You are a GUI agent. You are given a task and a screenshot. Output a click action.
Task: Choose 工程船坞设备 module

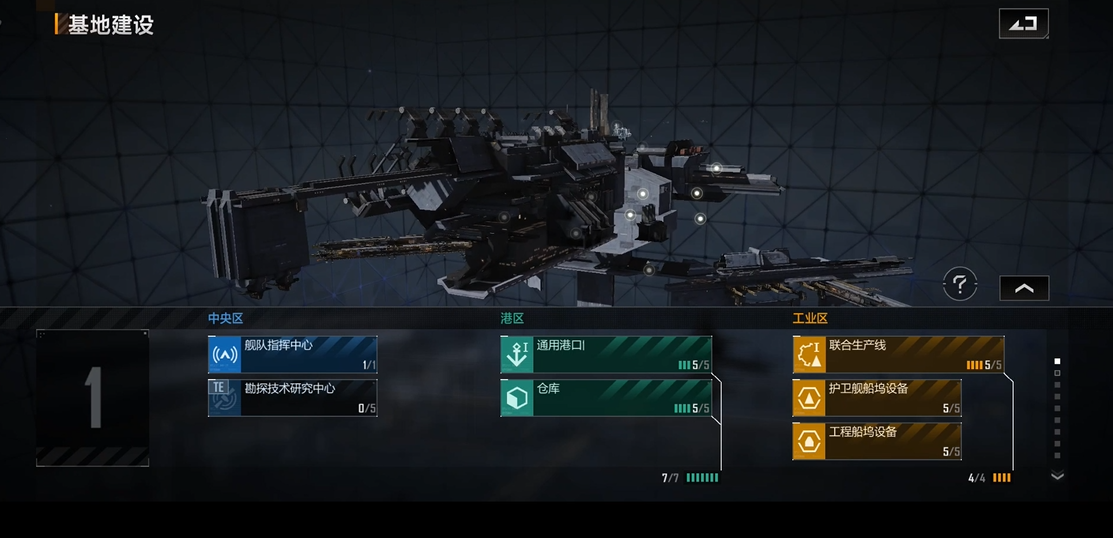tap(877, 441)
